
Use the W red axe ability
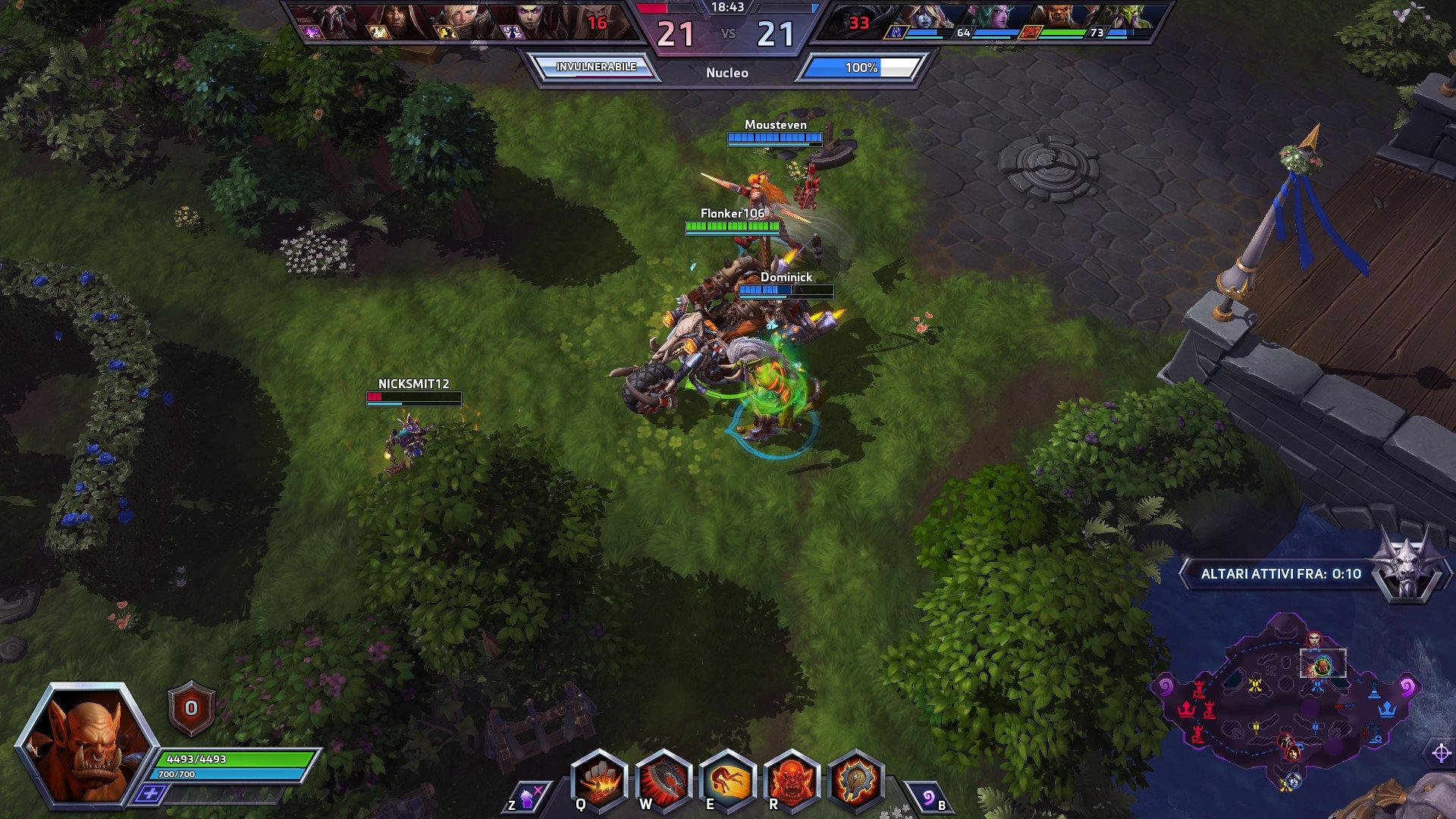coord(664,781)
